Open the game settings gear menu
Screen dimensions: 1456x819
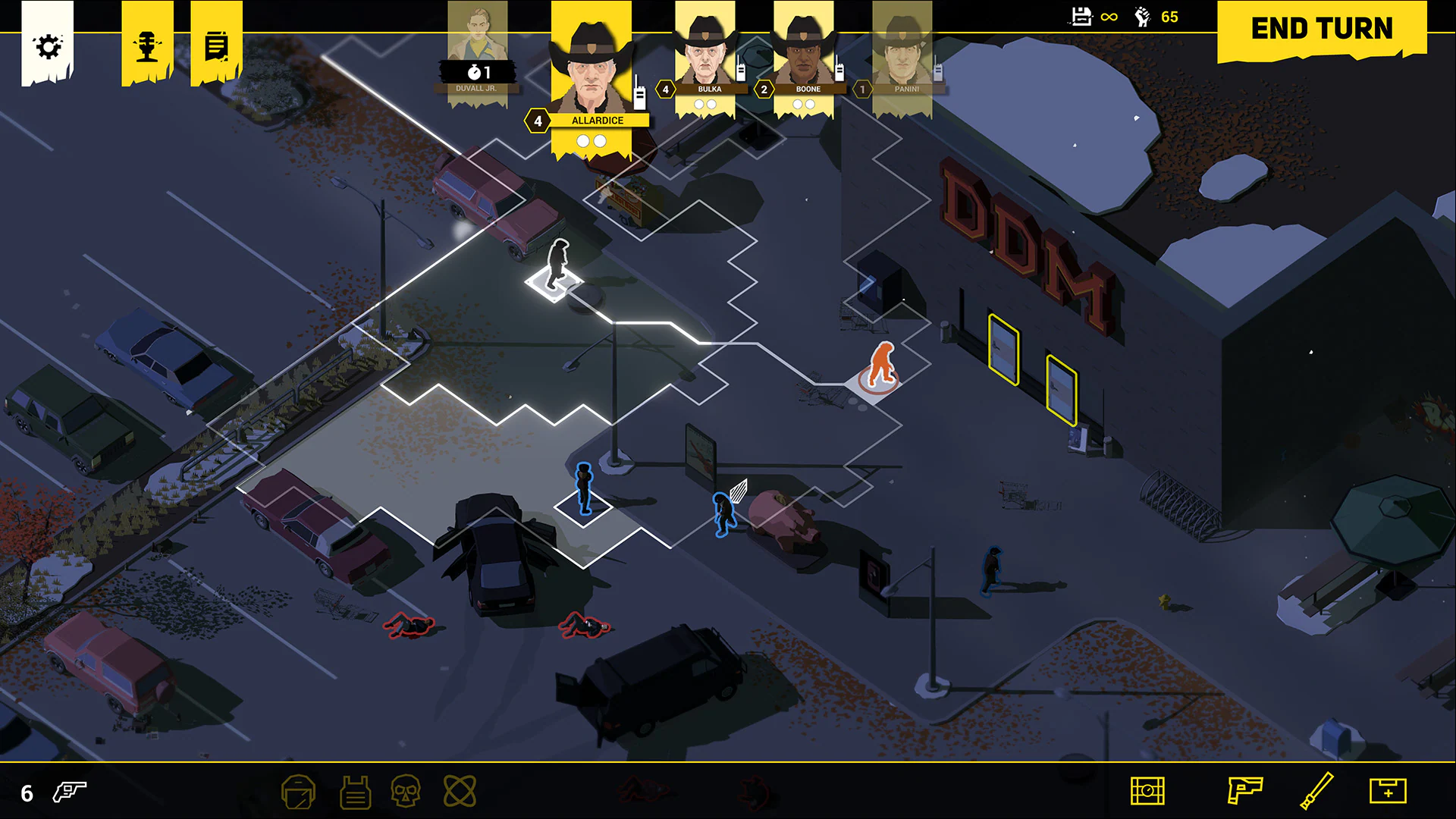click(x=49, y=45)
